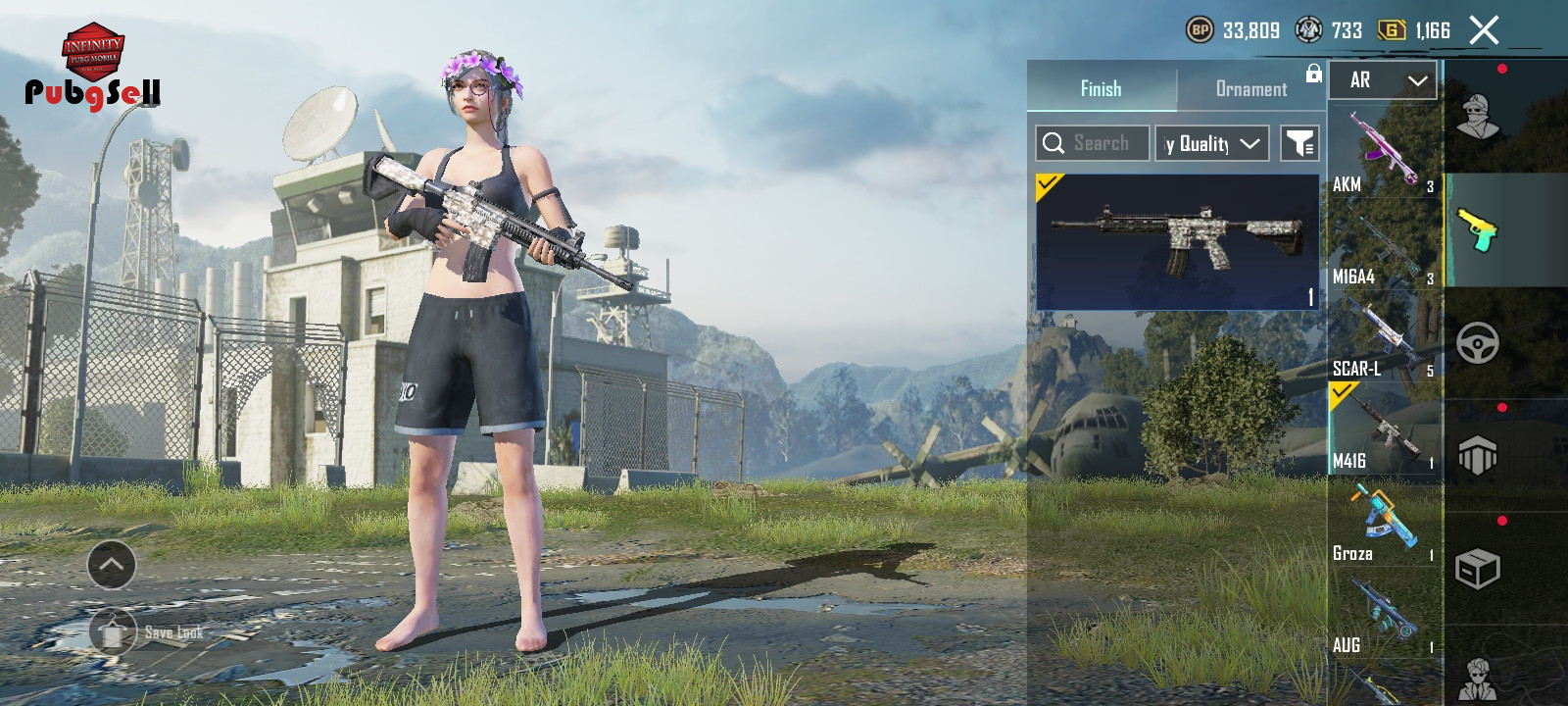The image size is (1568, 706).
Task: Open the filter funnel button
Action: click(1299, 143)
